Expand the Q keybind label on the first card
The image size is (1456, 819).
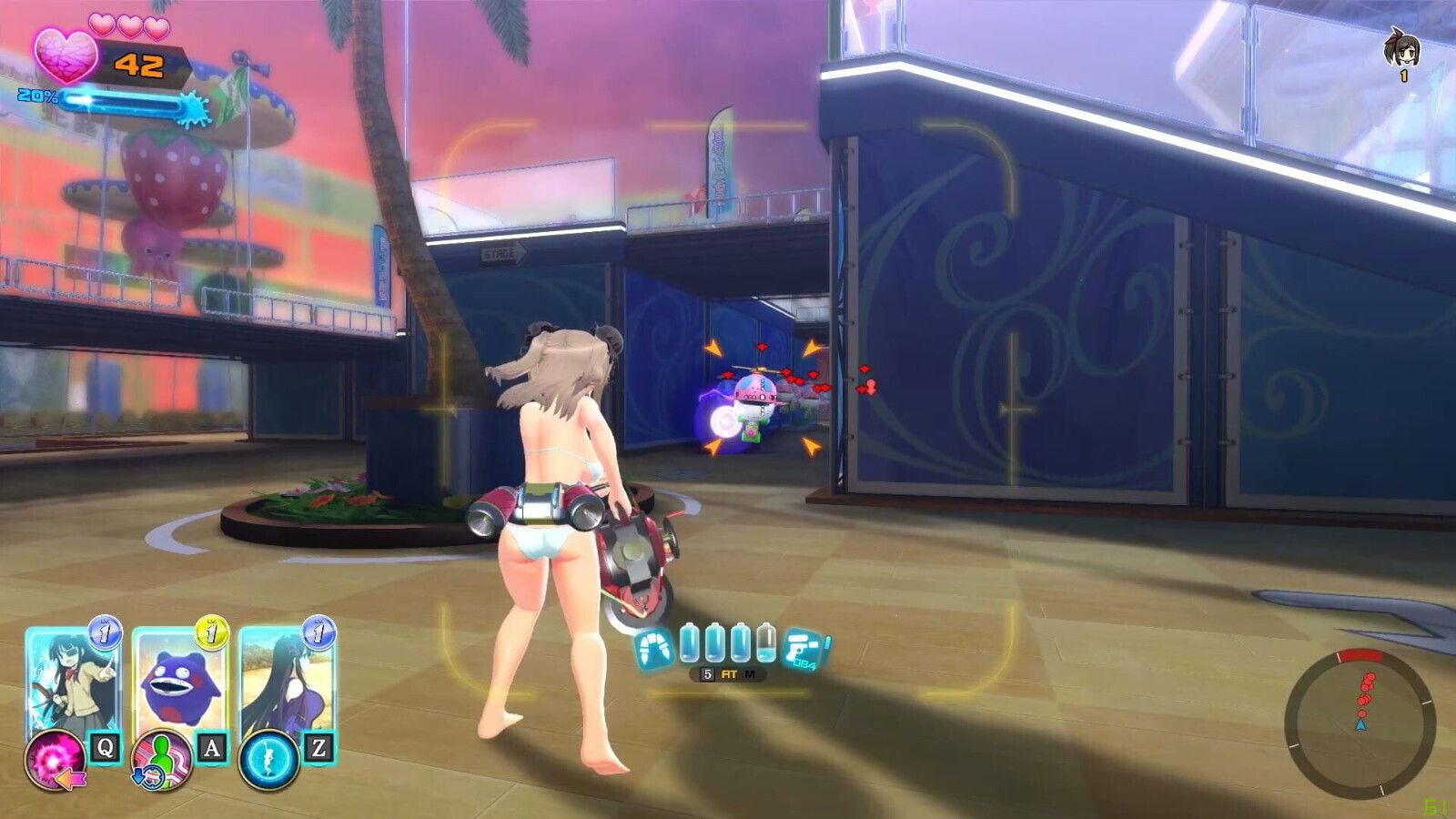click(x=105, y=749)
